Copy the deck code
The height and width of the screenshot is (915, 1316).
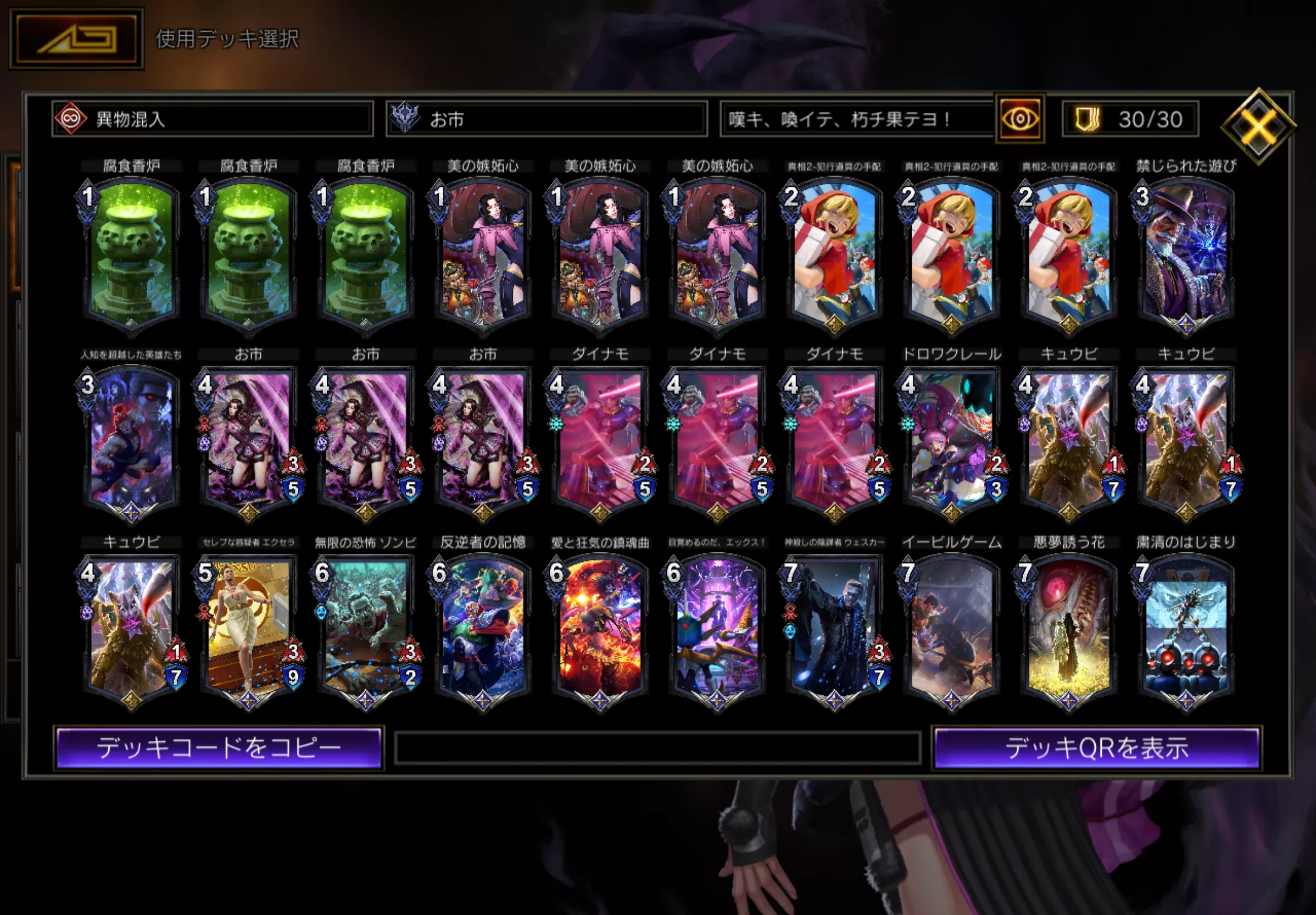[219, 748]
